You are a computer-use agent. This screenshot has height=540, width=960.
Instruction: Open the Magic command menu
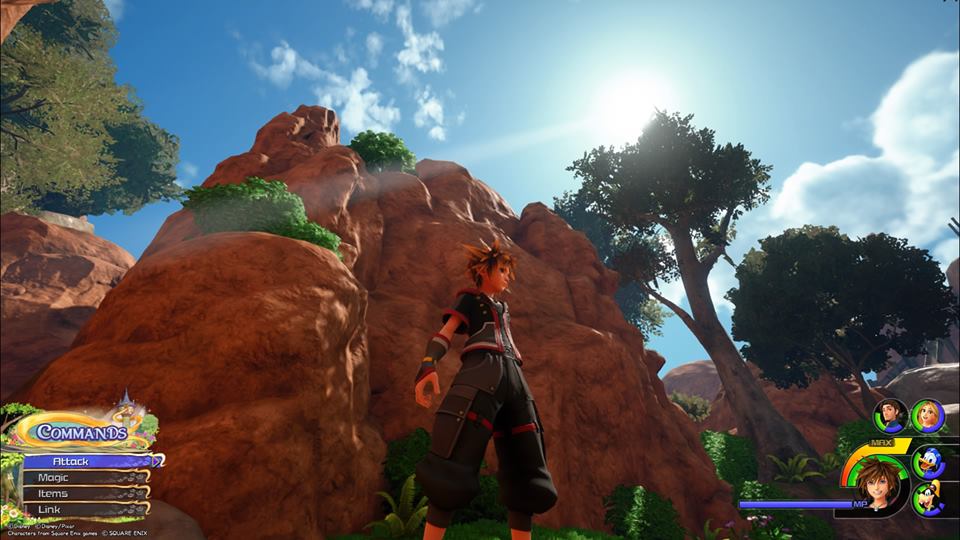[x=85, y=478]
